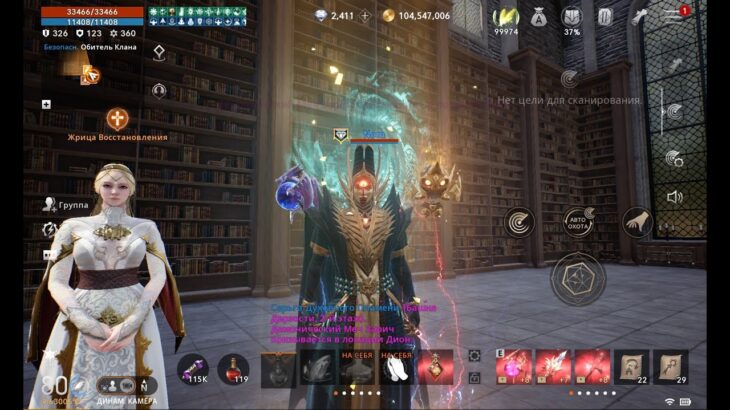Screen dimensions: 730x410
Task: Open the bag icon marked with A
Action: pos(539,16)
